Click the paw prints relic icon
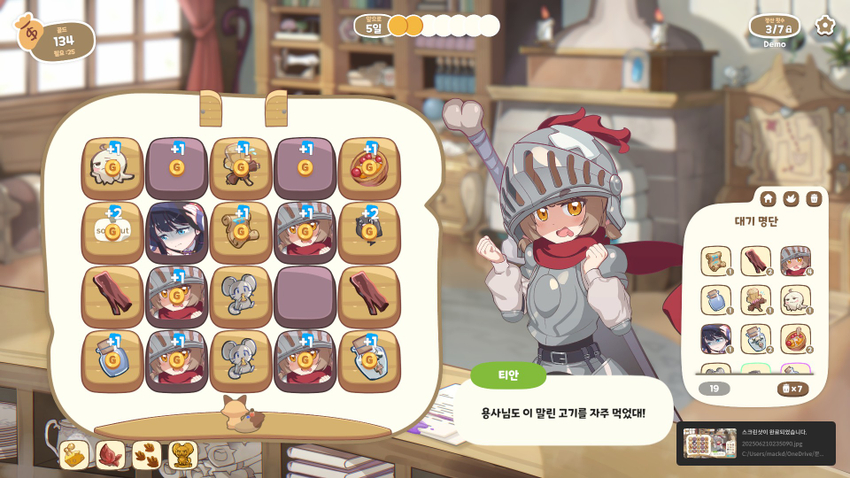The image size is (850, 478). (x=146, y=455)
